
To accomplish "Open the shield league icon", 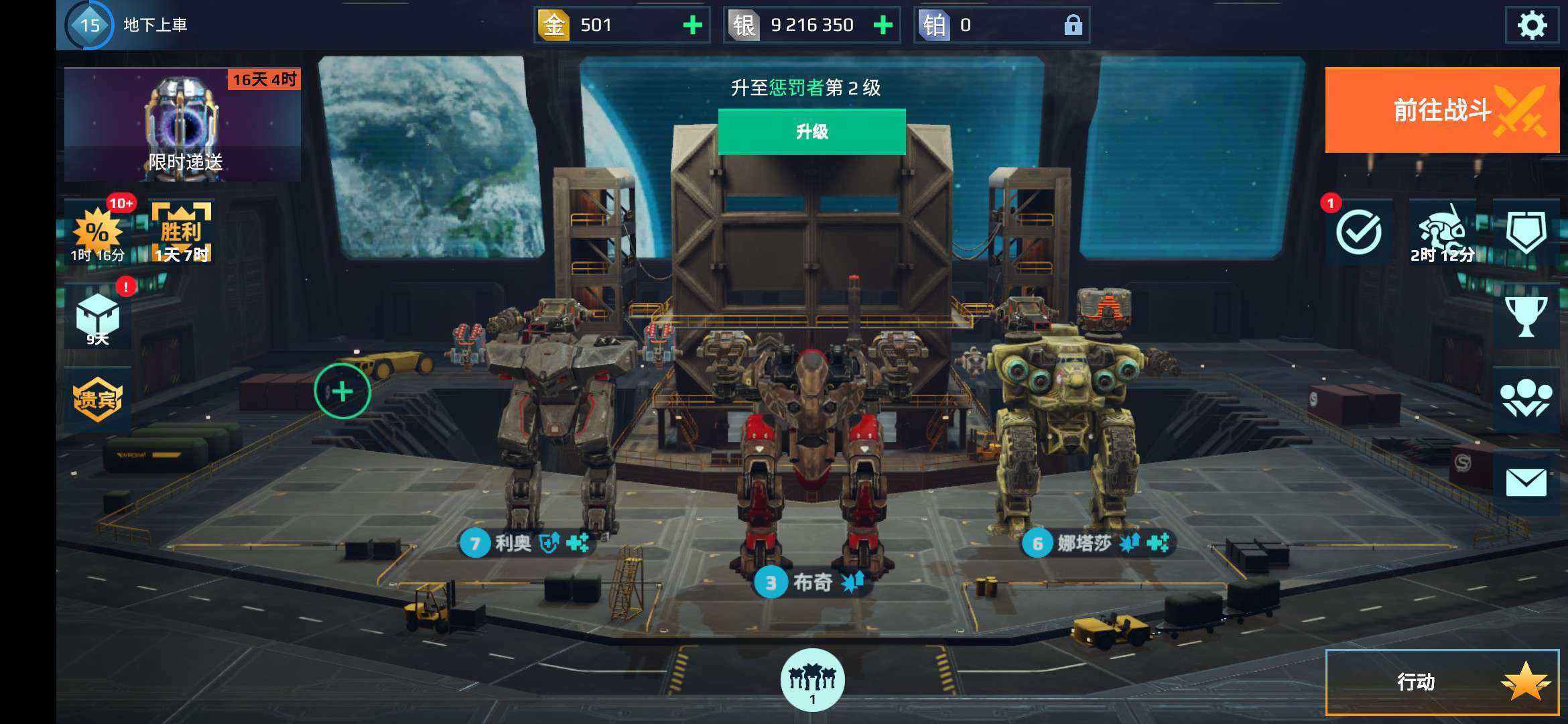I will click(1526, 232).
